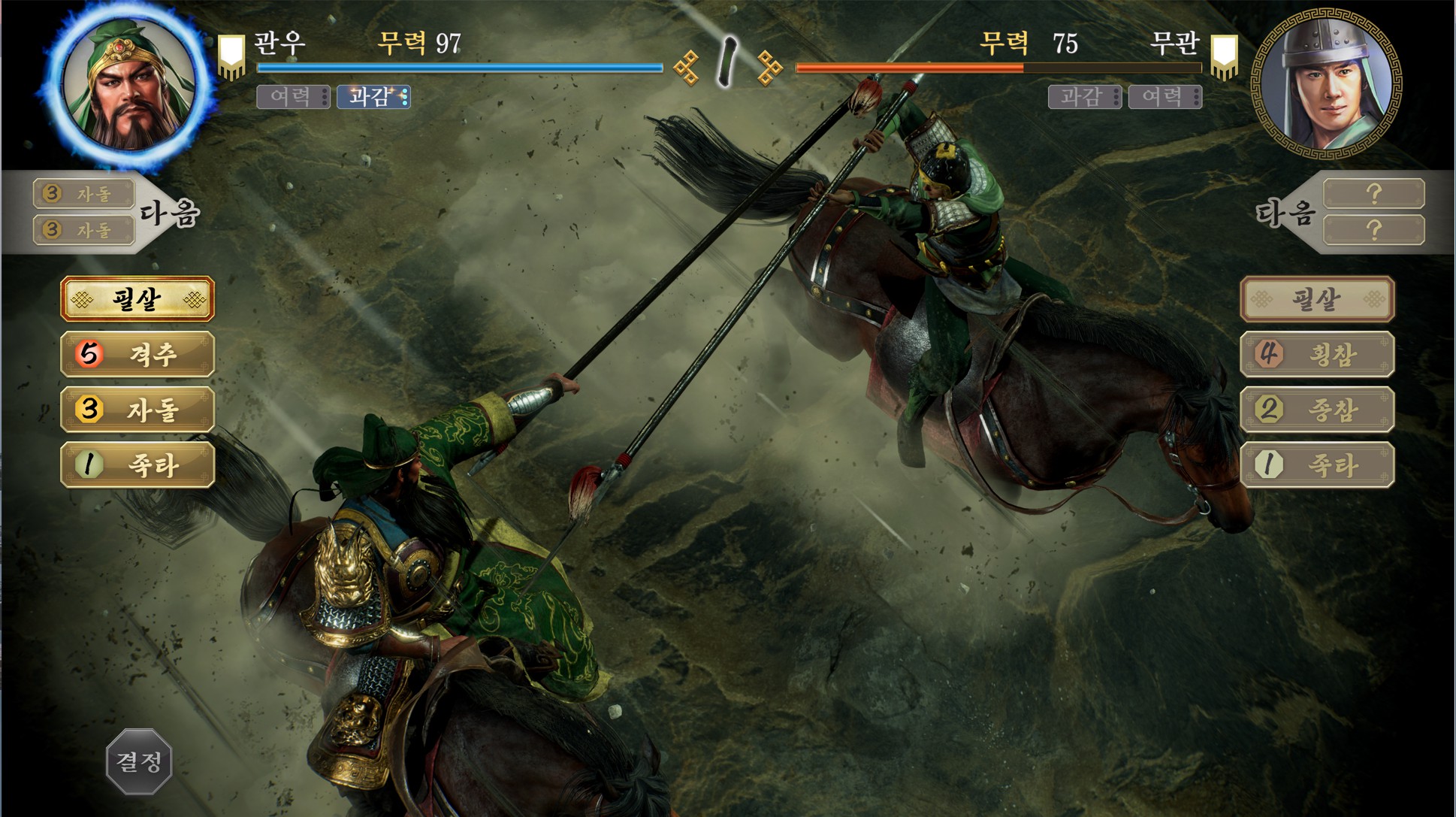Select the 필살 special attack button
The width and height of the screenshot is (1456, 817).
point(137,299)
